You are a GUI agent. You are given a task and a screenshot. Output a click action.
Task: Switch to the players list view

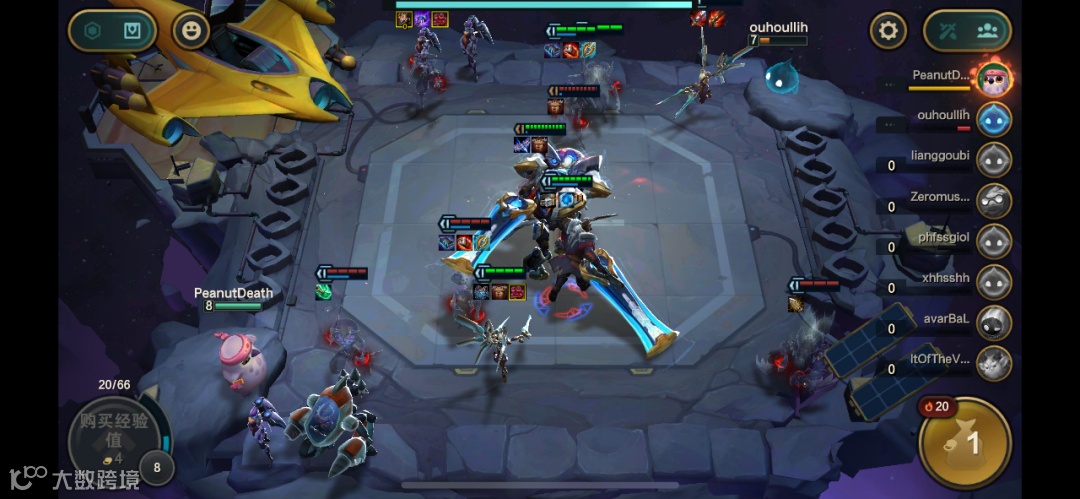(x=987, y=31)
